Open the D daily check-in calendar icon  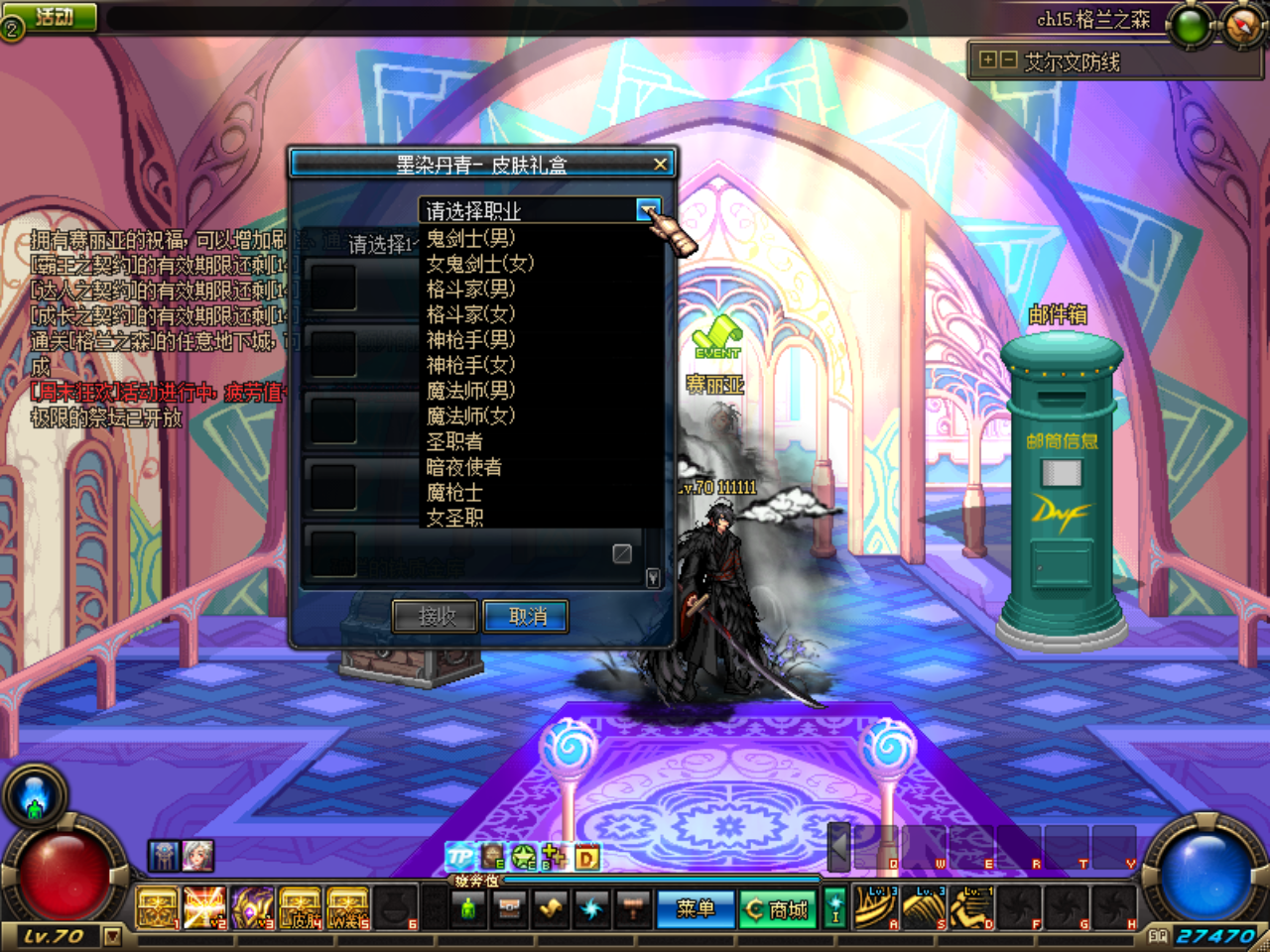point(585,859)
